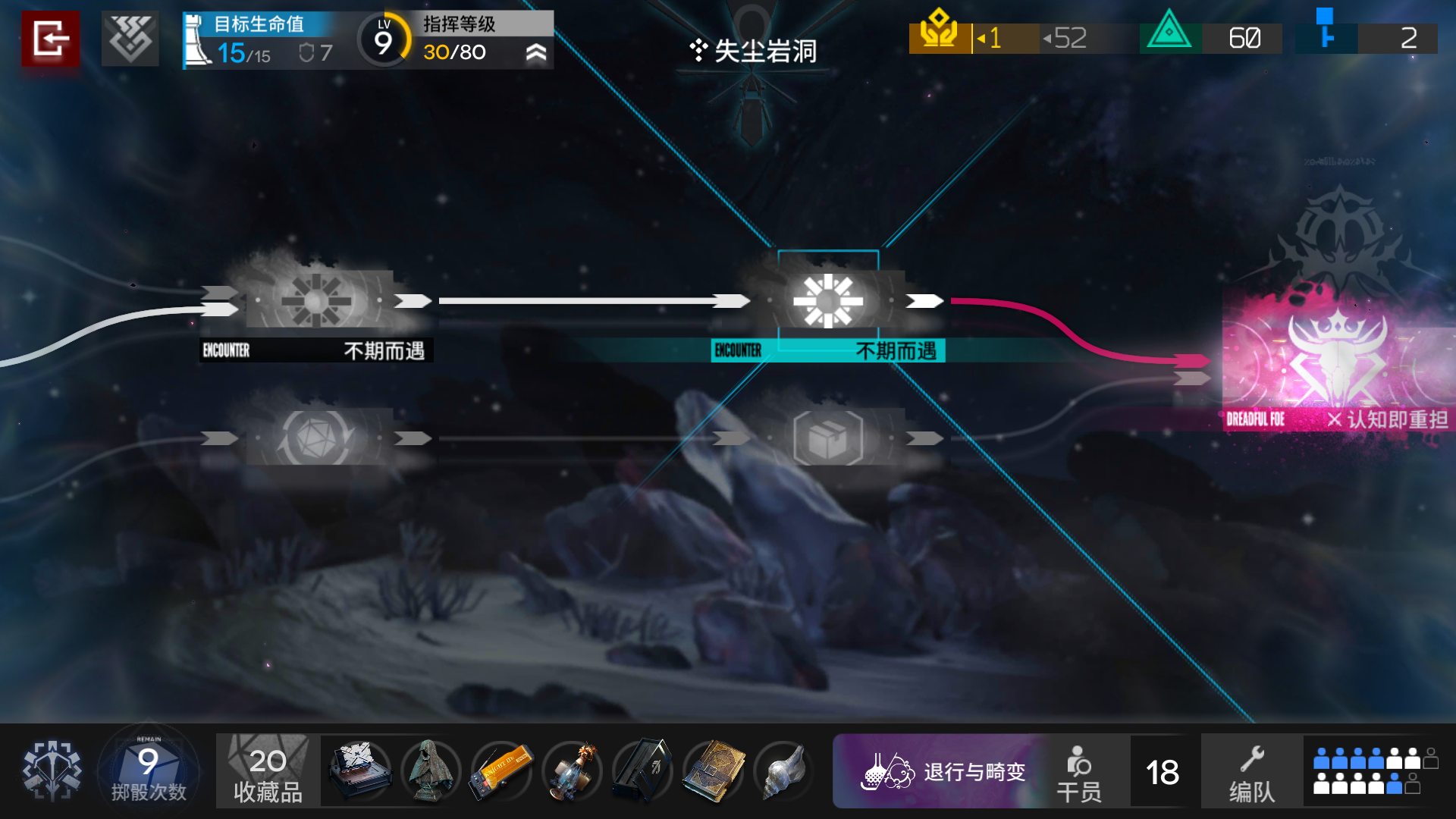Click the red exit button
The height and width of the screenshot is (819, 1456).
[50, 38]
